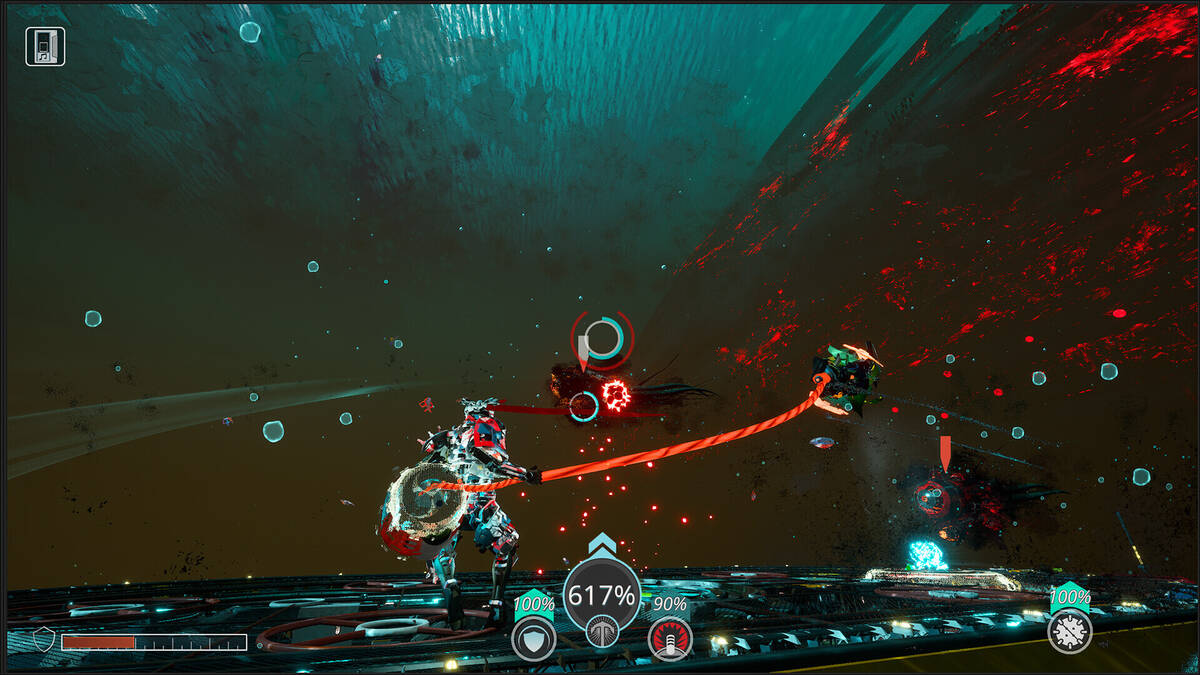The image size is (1200, 675).
Task: Activate the shield ability at 100%
Action: pyautogui.click(x=533, y=639)
